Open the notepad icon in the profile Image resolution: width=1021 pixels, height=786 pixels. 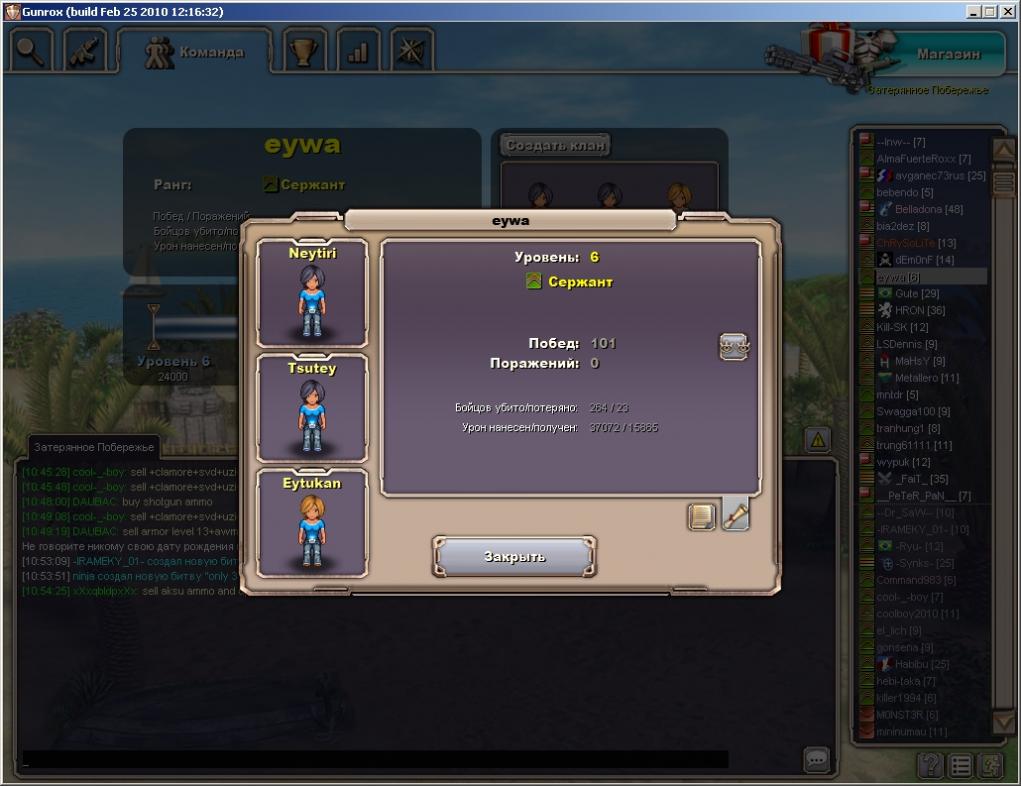[702, 516]
